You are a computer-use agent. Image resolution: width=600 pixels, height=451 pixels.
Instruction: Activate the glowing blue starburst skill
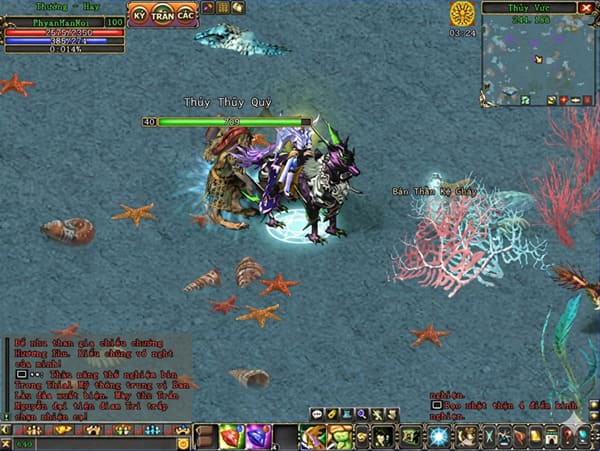(x=439, y=436)
